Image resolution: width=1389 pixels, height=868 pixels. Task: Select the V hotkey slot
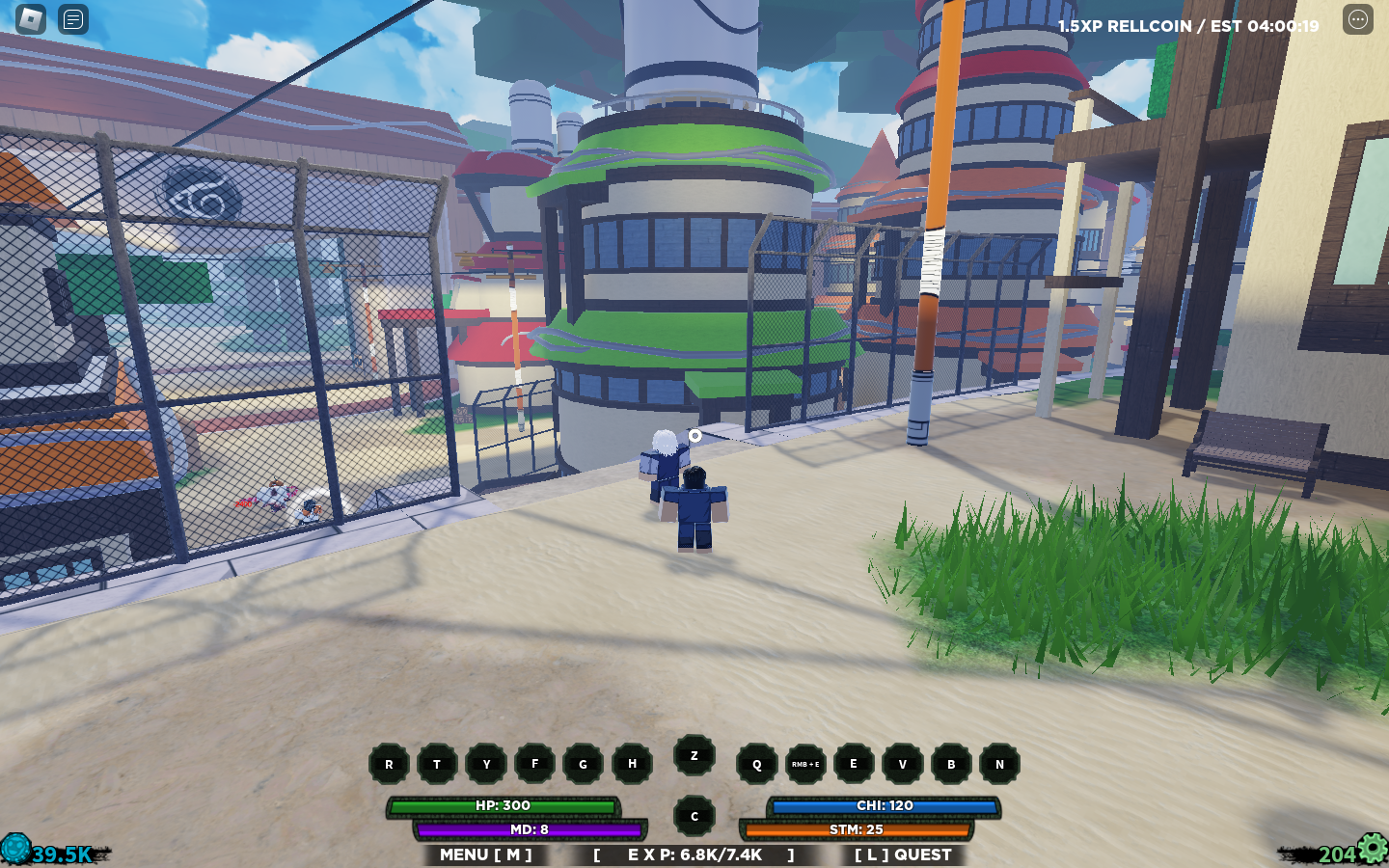tap(902, 764)
